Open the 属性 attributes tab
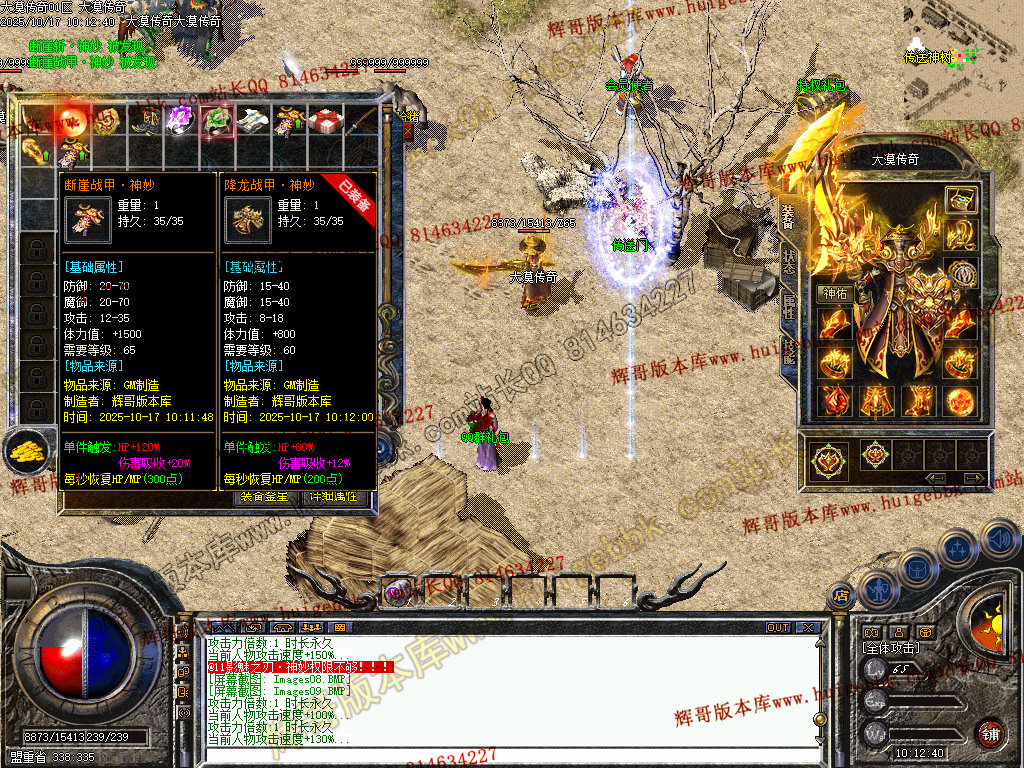1024x768 pixels. [787, 304]
